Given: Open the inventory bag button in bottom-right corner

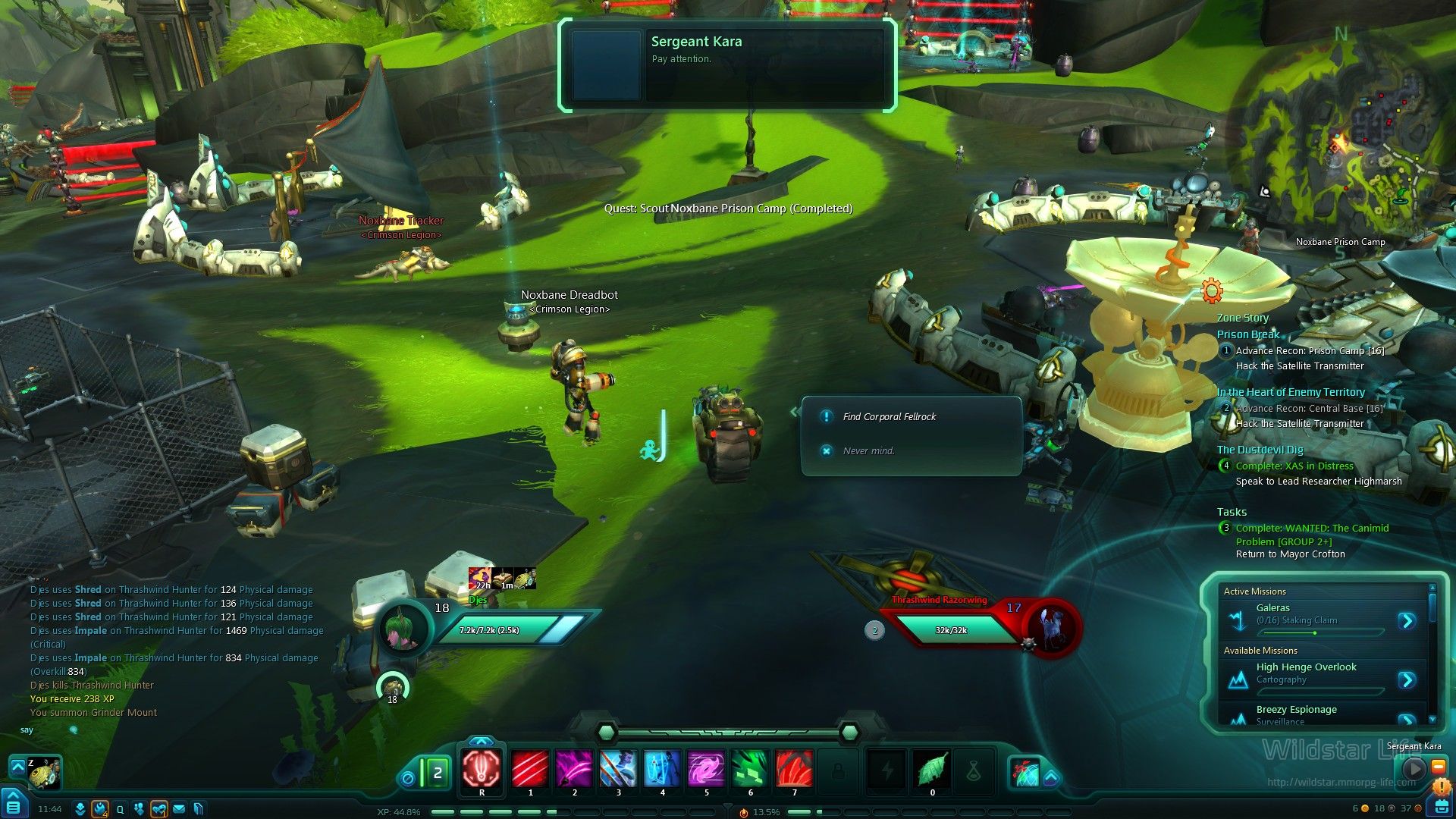Looking at the screenshot, I should point(1441,807).
